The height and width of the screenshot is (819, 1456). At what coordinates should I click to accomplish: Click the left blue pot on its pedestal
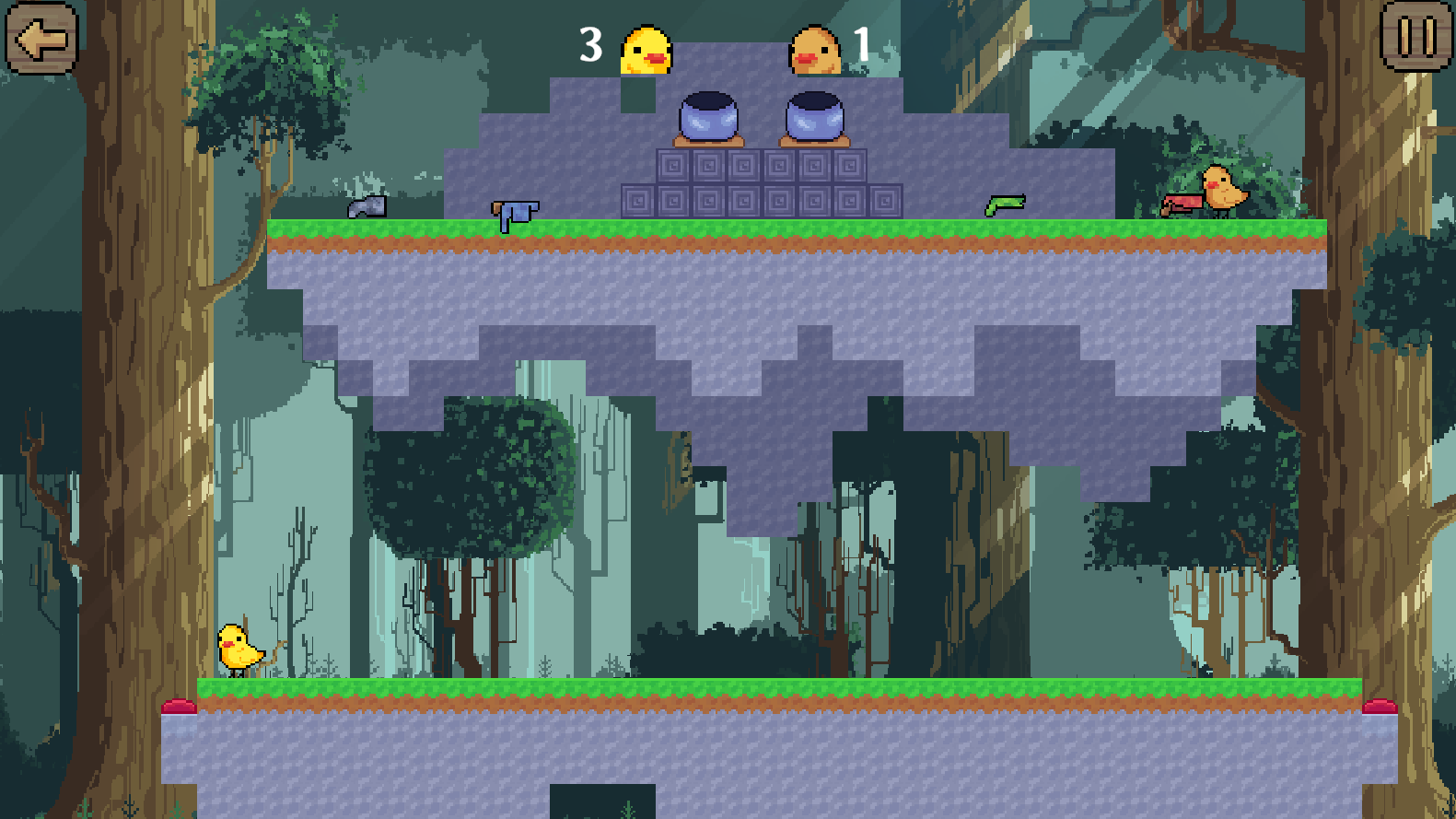pos(707,117)
